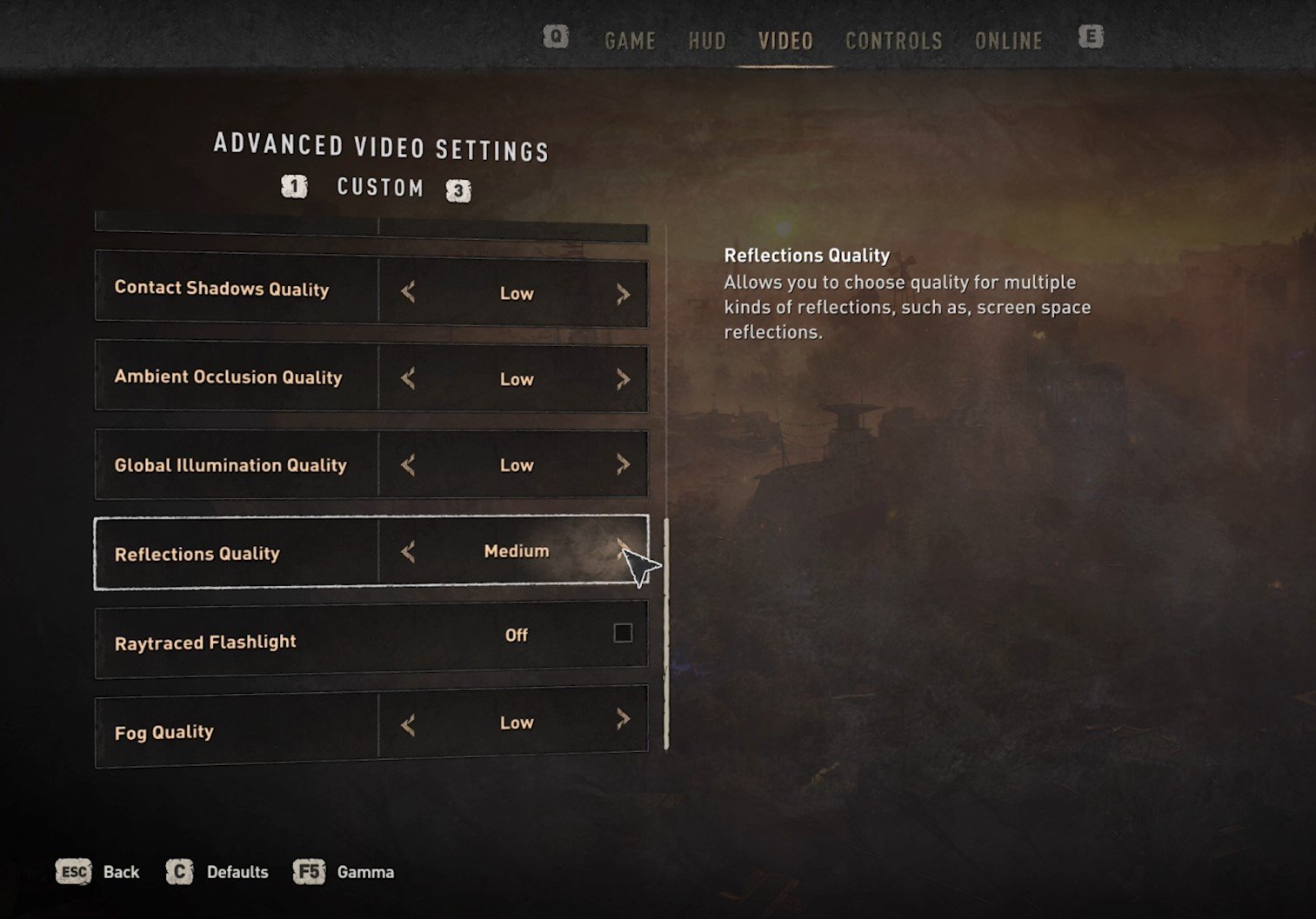Open the ONLINE tab

[1008, 41]
